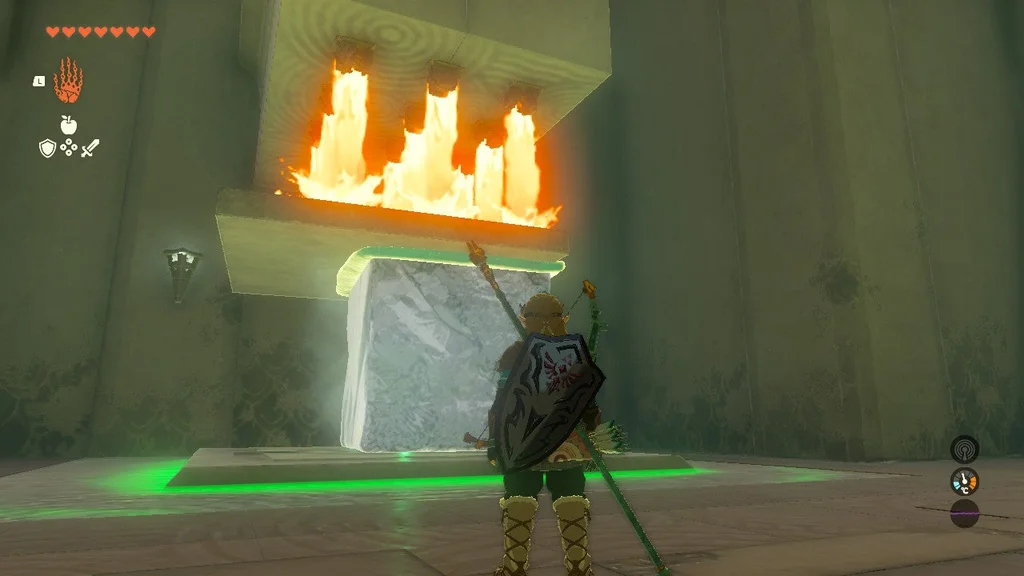Select the apple item shortcut icon

pos(68,125)
